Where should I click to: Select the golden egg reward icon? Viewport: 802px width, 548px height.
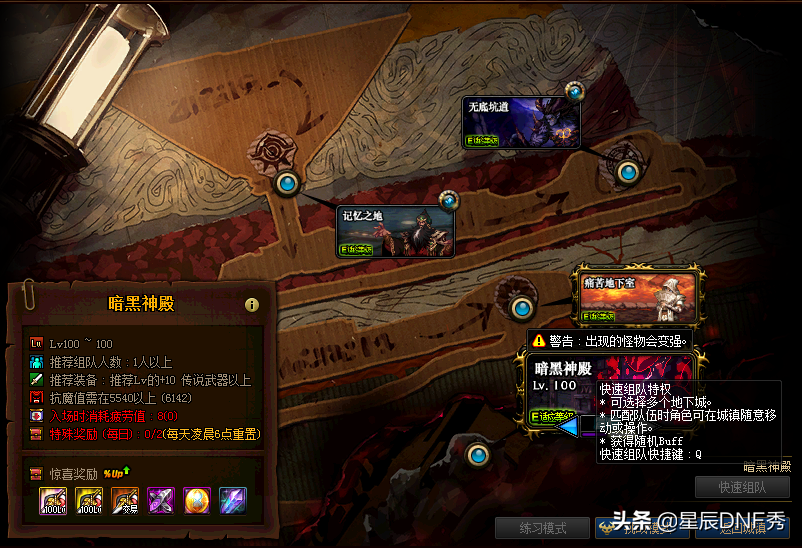[x=197, y=500]
